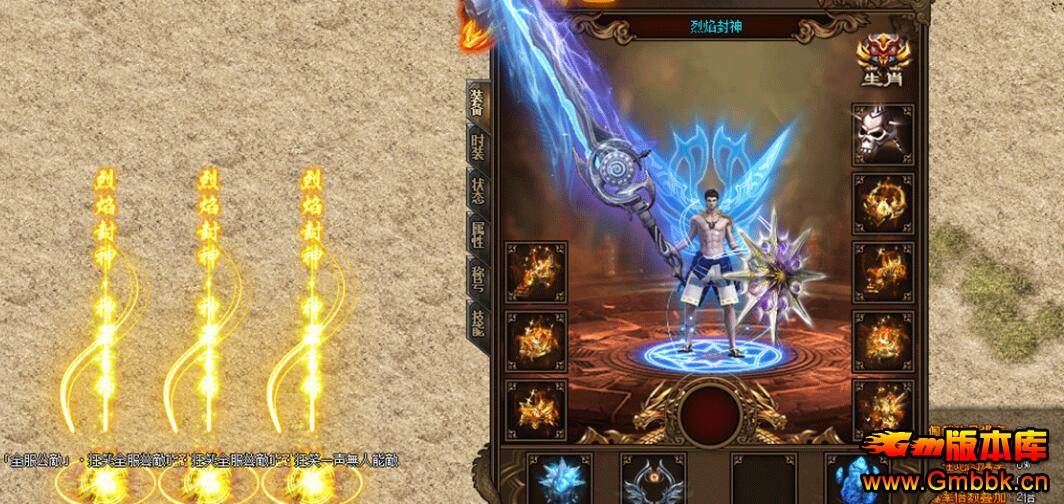Open the 生肖 zodiac panel
This screenshot has width=1064, height=504.
coord(881,63)
